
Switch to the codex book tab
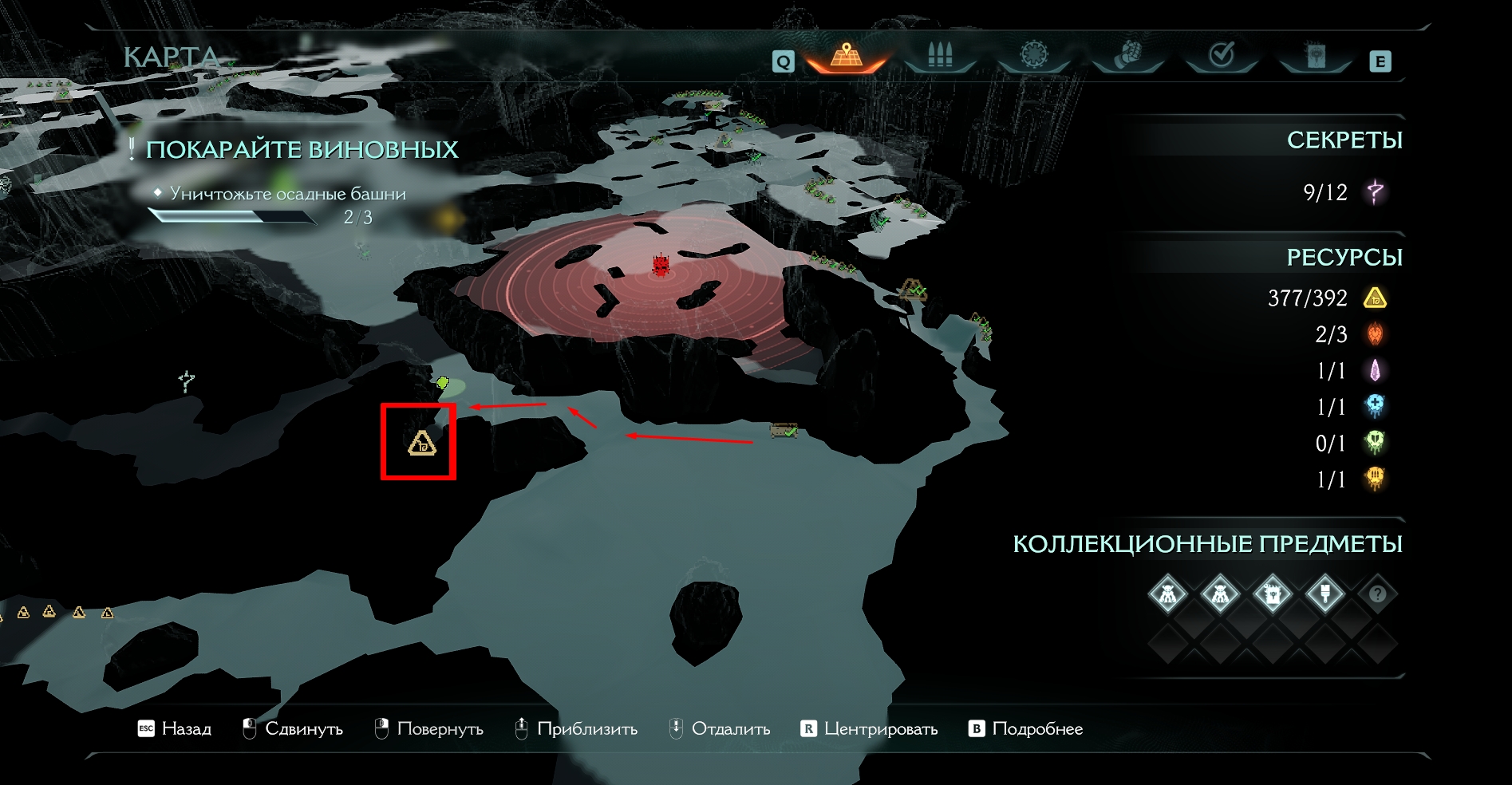pyautogui.click(x=1316, y=56)
